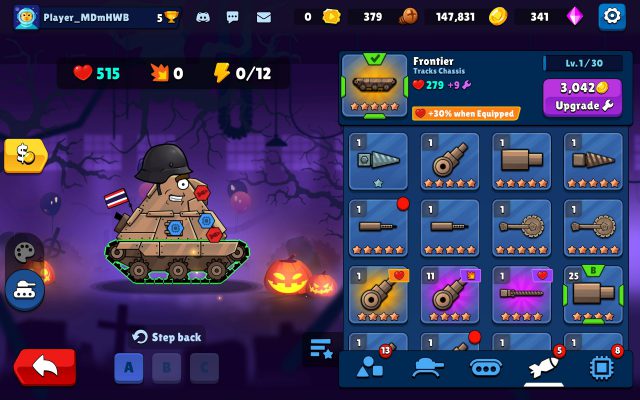Upgrade the Frontier chassis for 3,042 coins
Image resolution: width=640 pixels, height=400 pixels.
coord(582,96)
